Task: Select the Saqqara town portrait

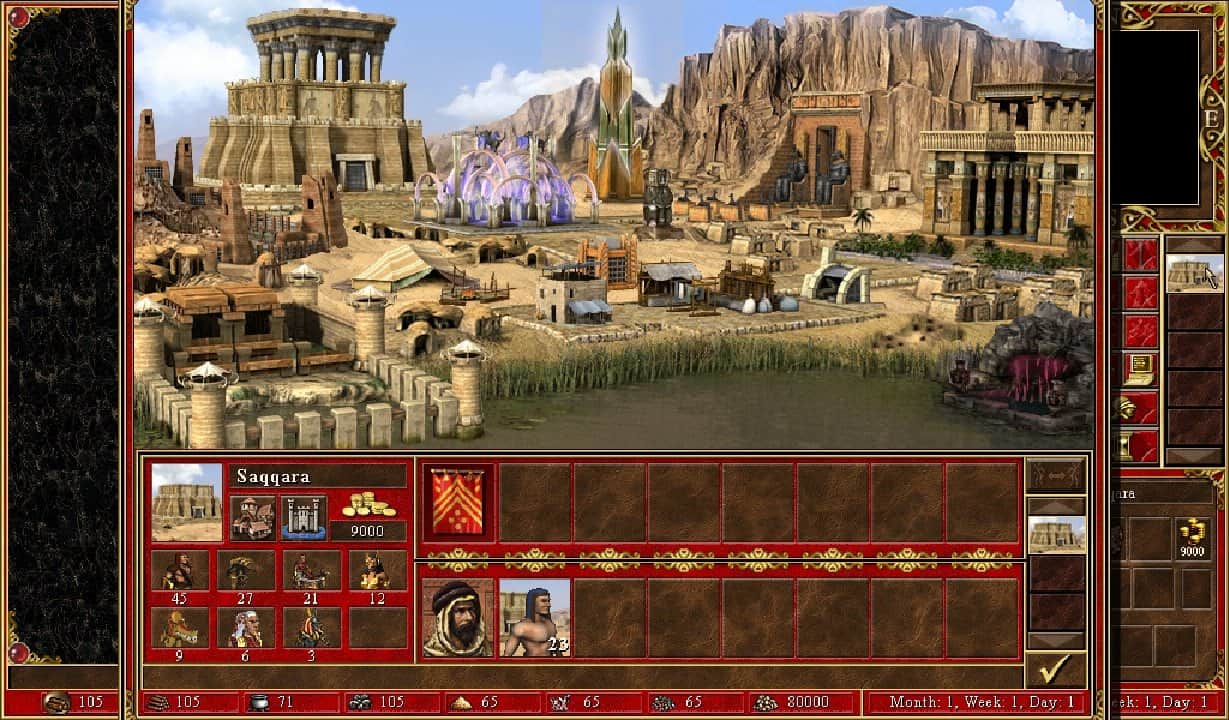Action: coord(187,501)
